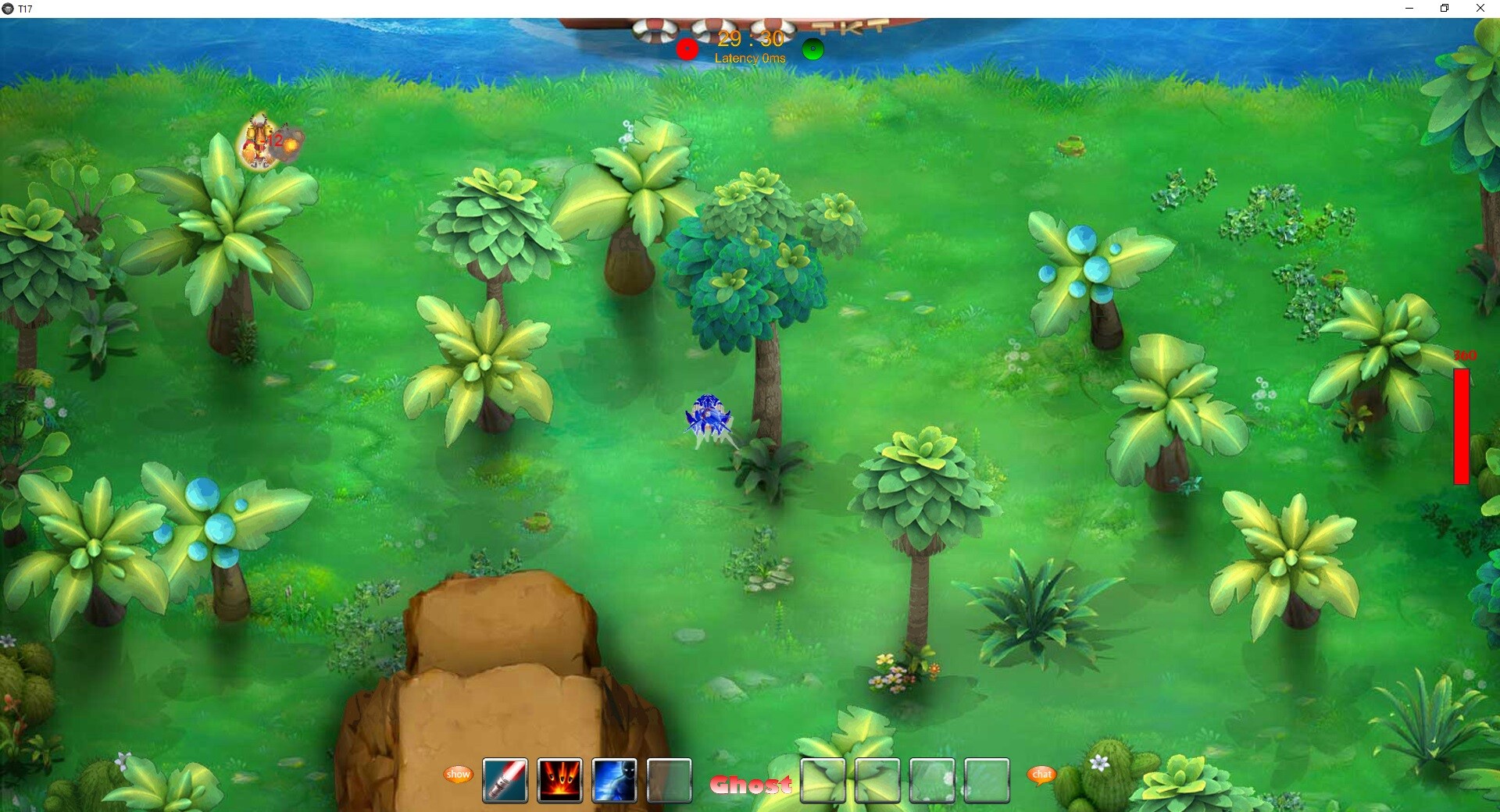Click the 29:30 match timer
The width and height of the screenshot is (1500, 812).
pyautogui.click(x=752, y=37)
